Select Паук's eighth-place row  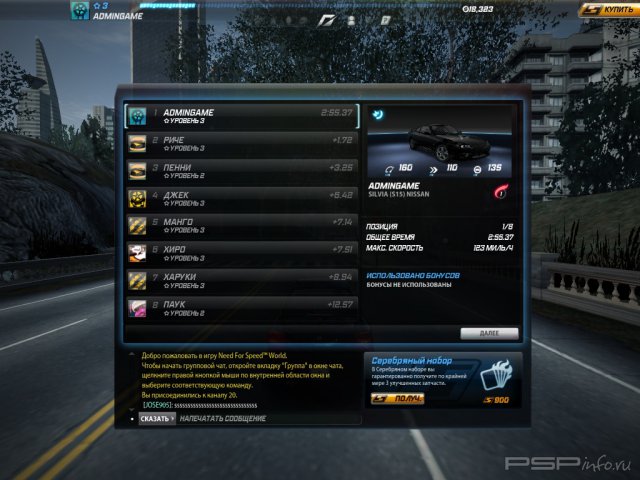242,307
